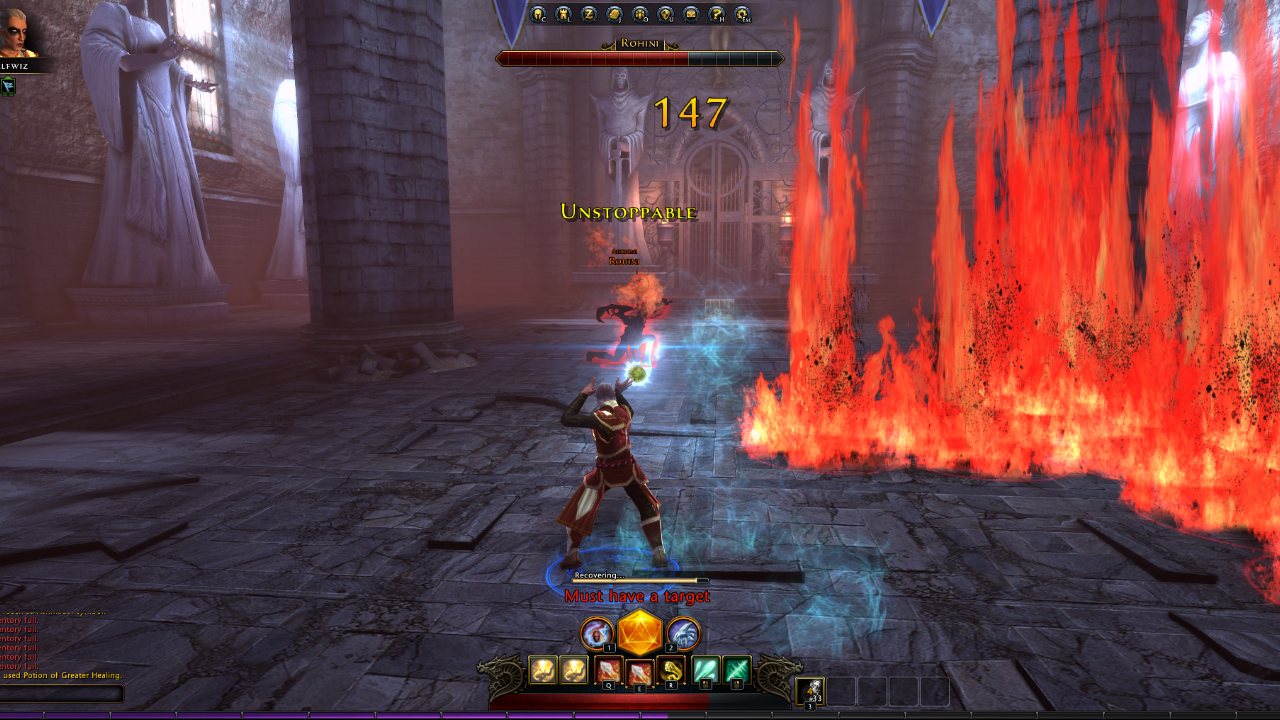Open the Esc options gear menu
This screenshot has width=1280, height=720.
tap(740, 16)
